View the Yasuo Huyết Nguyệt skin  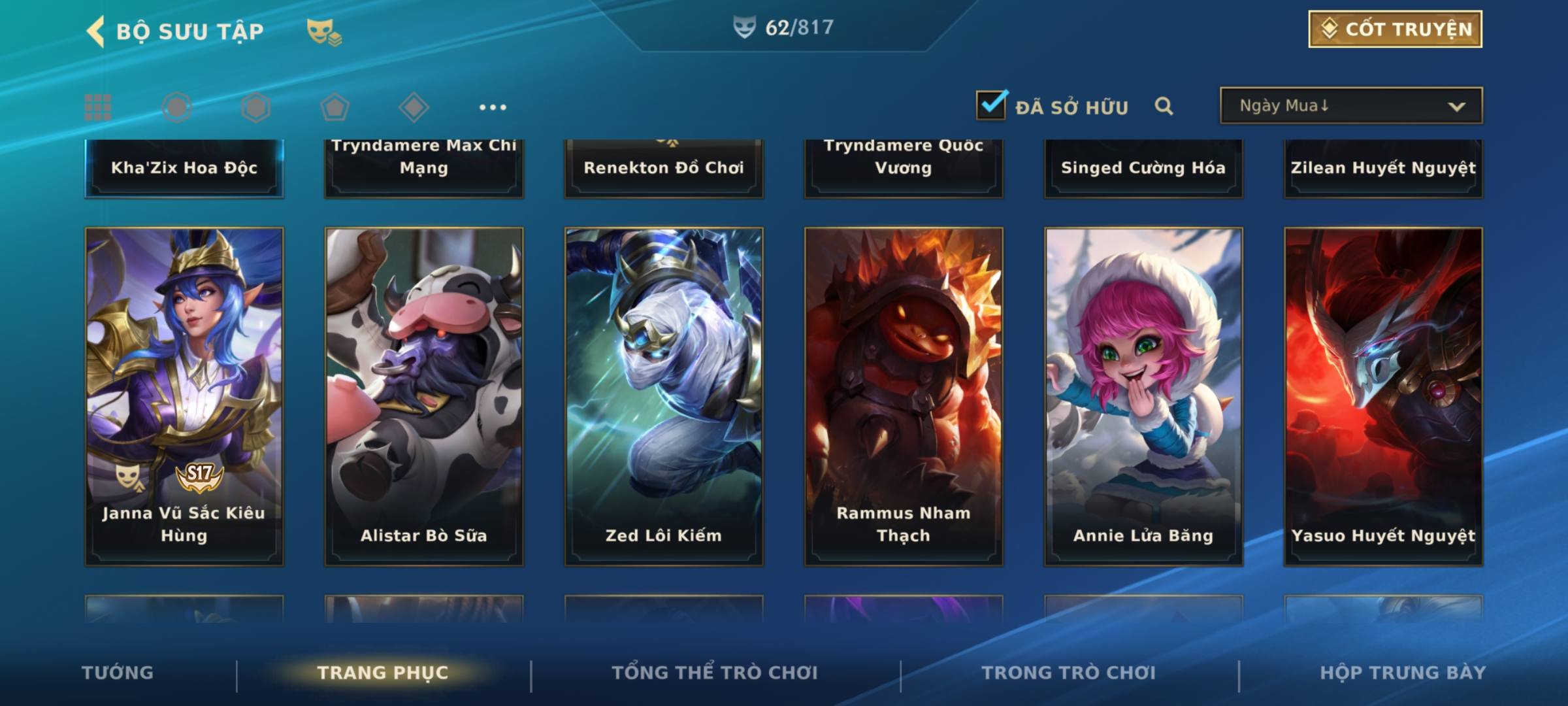point(1383,396)
